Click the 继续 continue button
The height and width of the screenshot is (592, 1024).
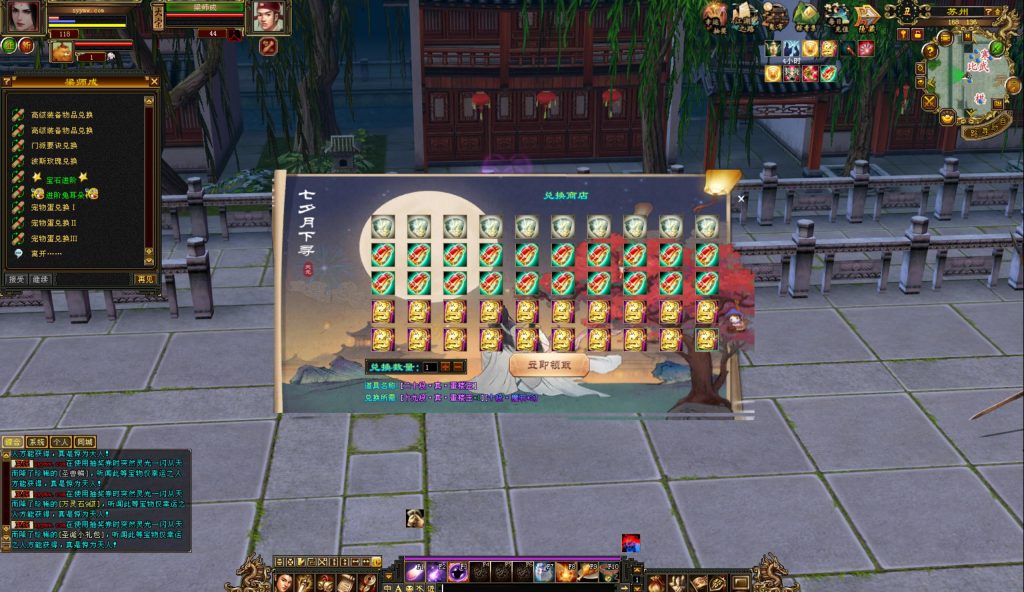coord(41,279)
